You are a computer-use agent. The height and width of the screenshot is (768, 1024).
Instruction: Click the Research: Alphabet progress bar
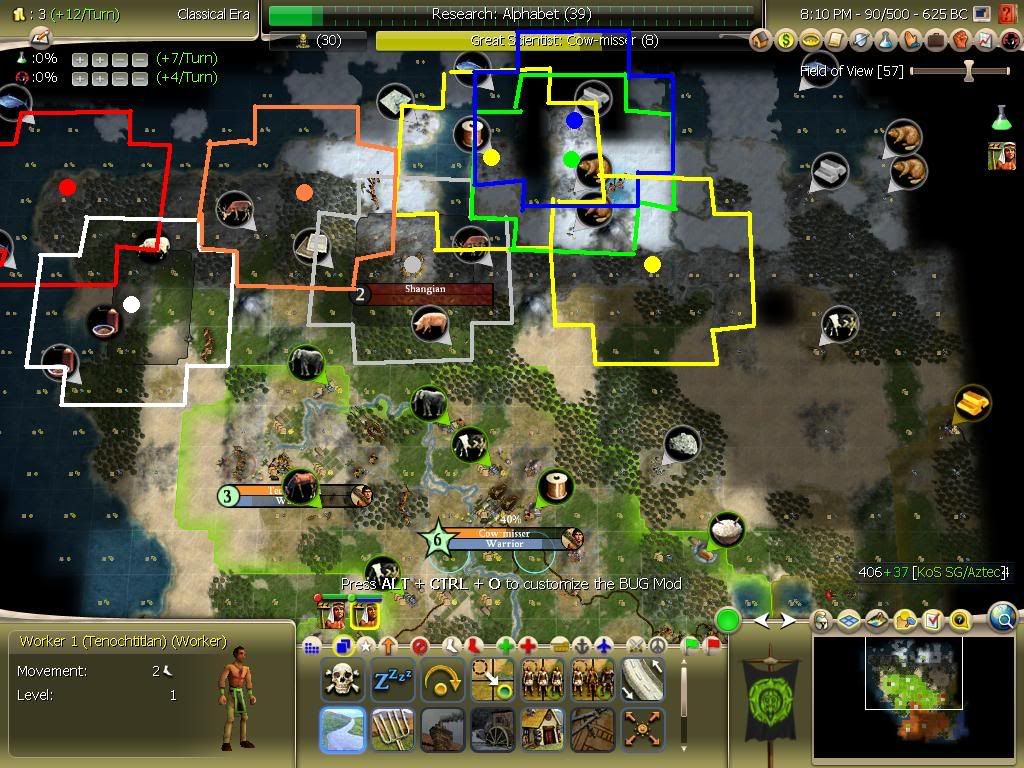coord(511,15)
